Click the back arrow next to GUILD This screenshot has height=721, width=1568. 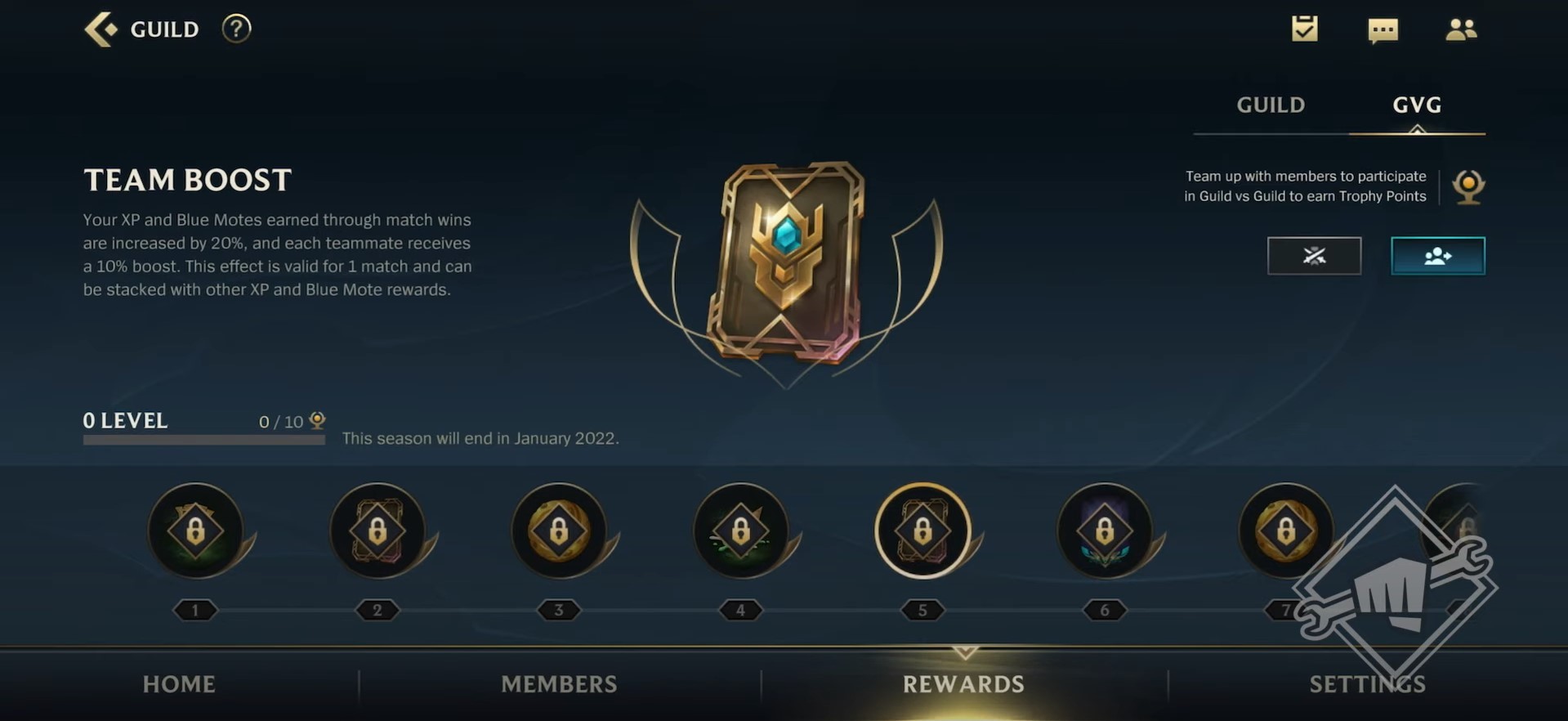[101, 29]
